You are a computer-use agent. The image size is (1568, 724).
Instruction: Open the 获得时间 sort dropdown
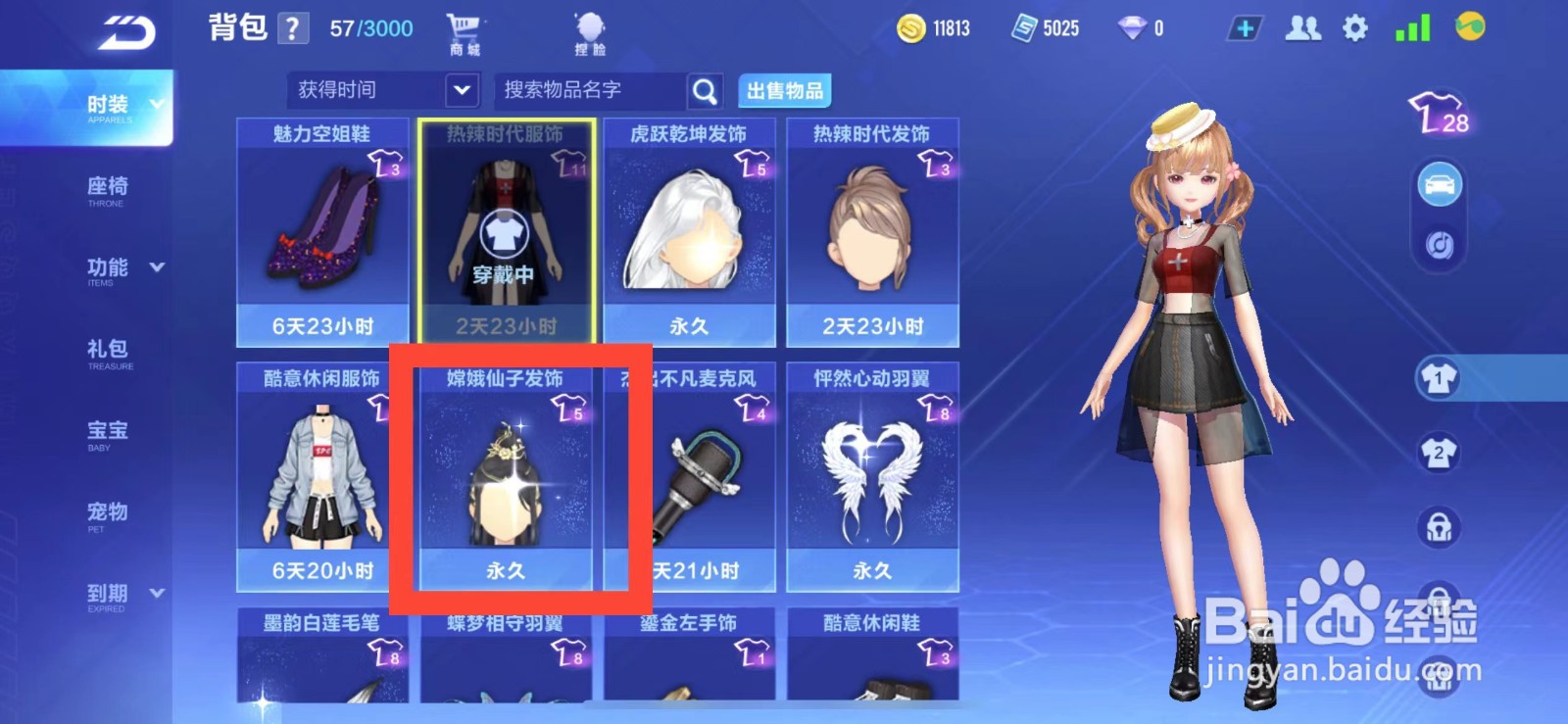coord(380,90)
